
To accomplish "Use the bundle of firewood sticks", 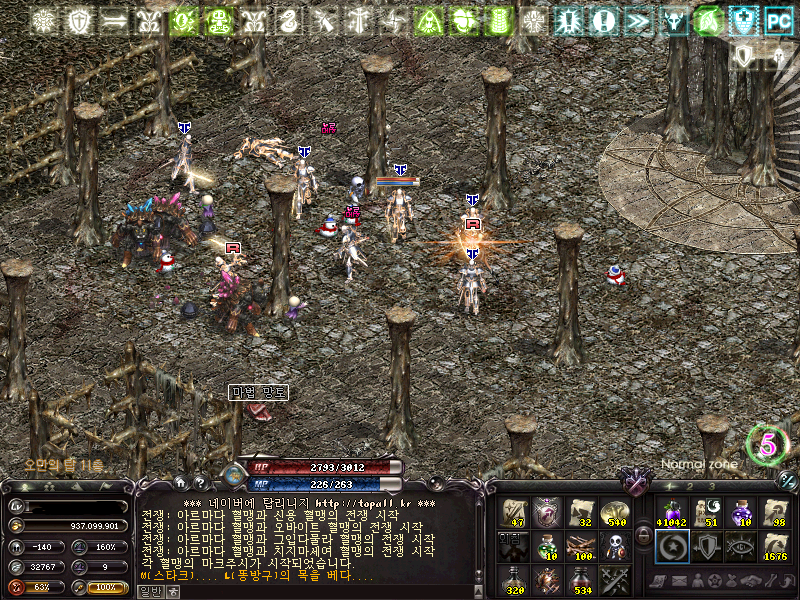I will click(580, 546).
